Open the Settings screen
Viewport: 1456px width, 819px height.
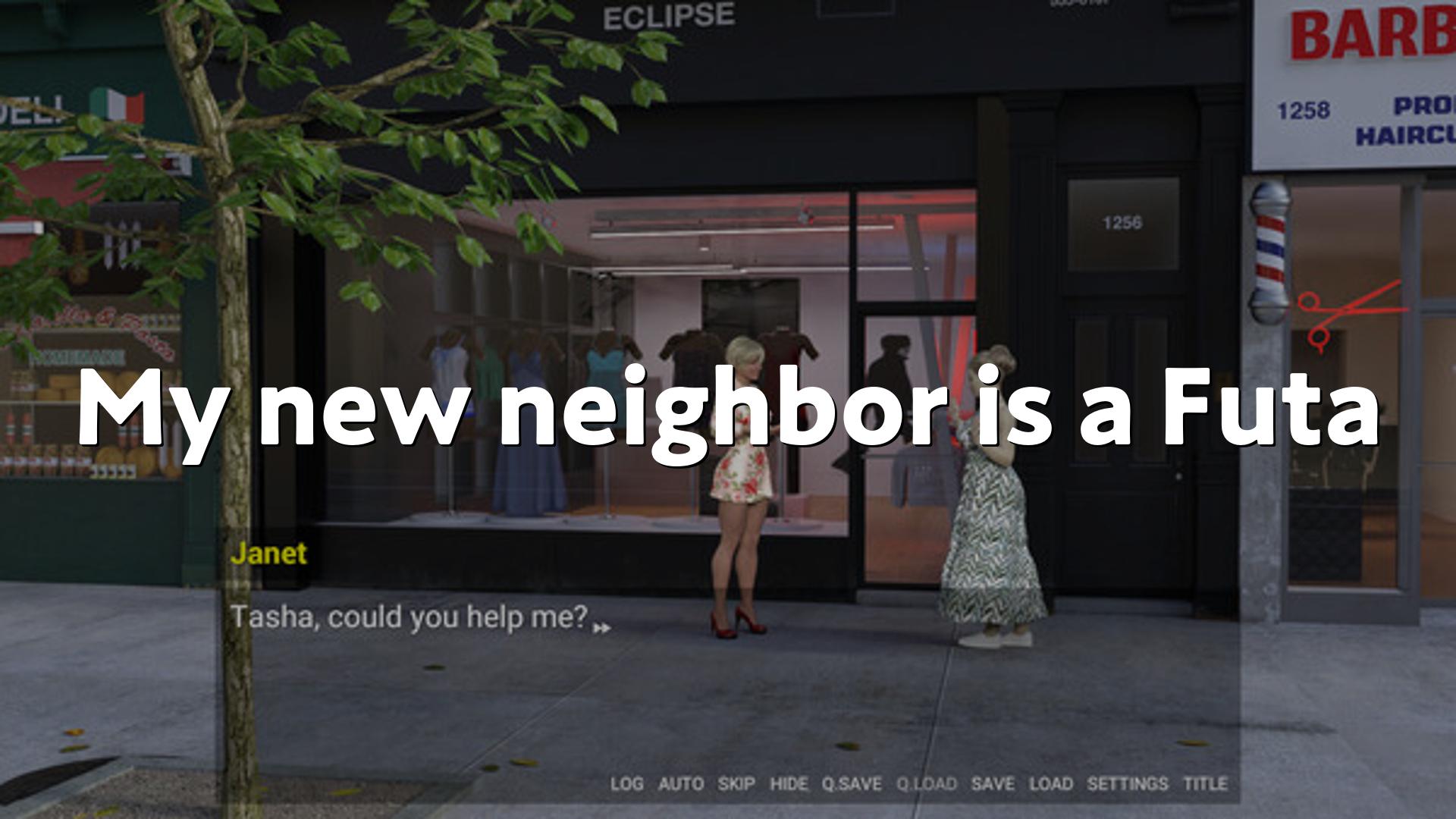point(1128,784)
